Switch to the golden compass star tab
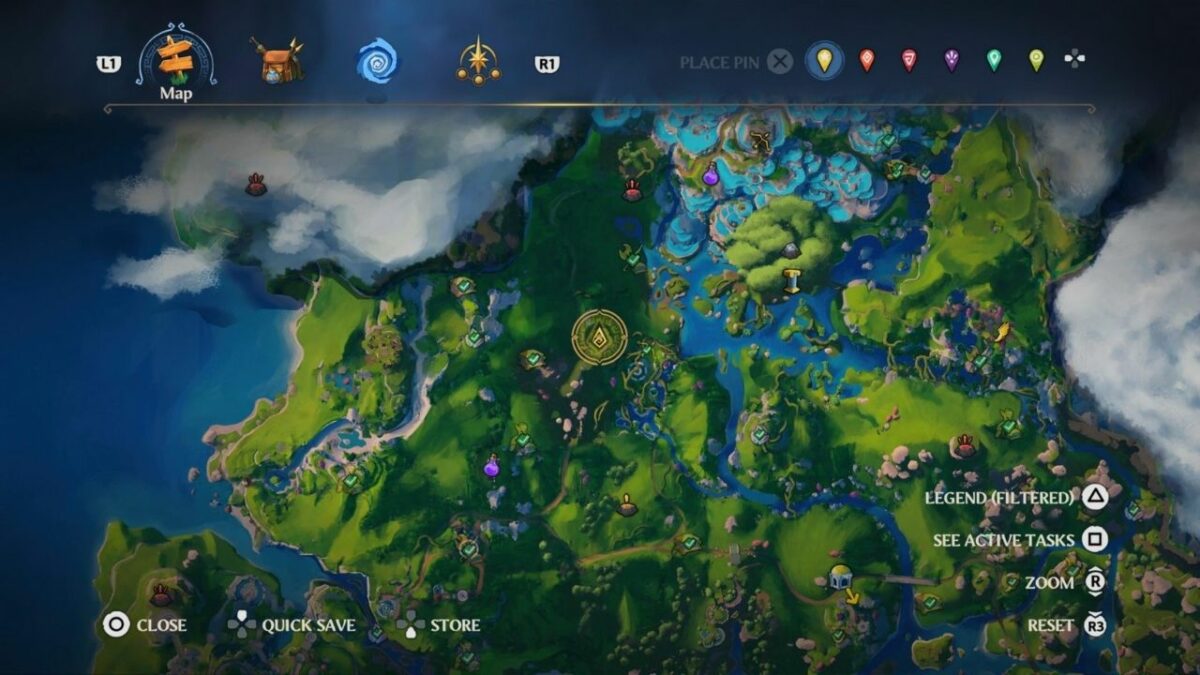1200x675 pixels. tap(478, 62)
